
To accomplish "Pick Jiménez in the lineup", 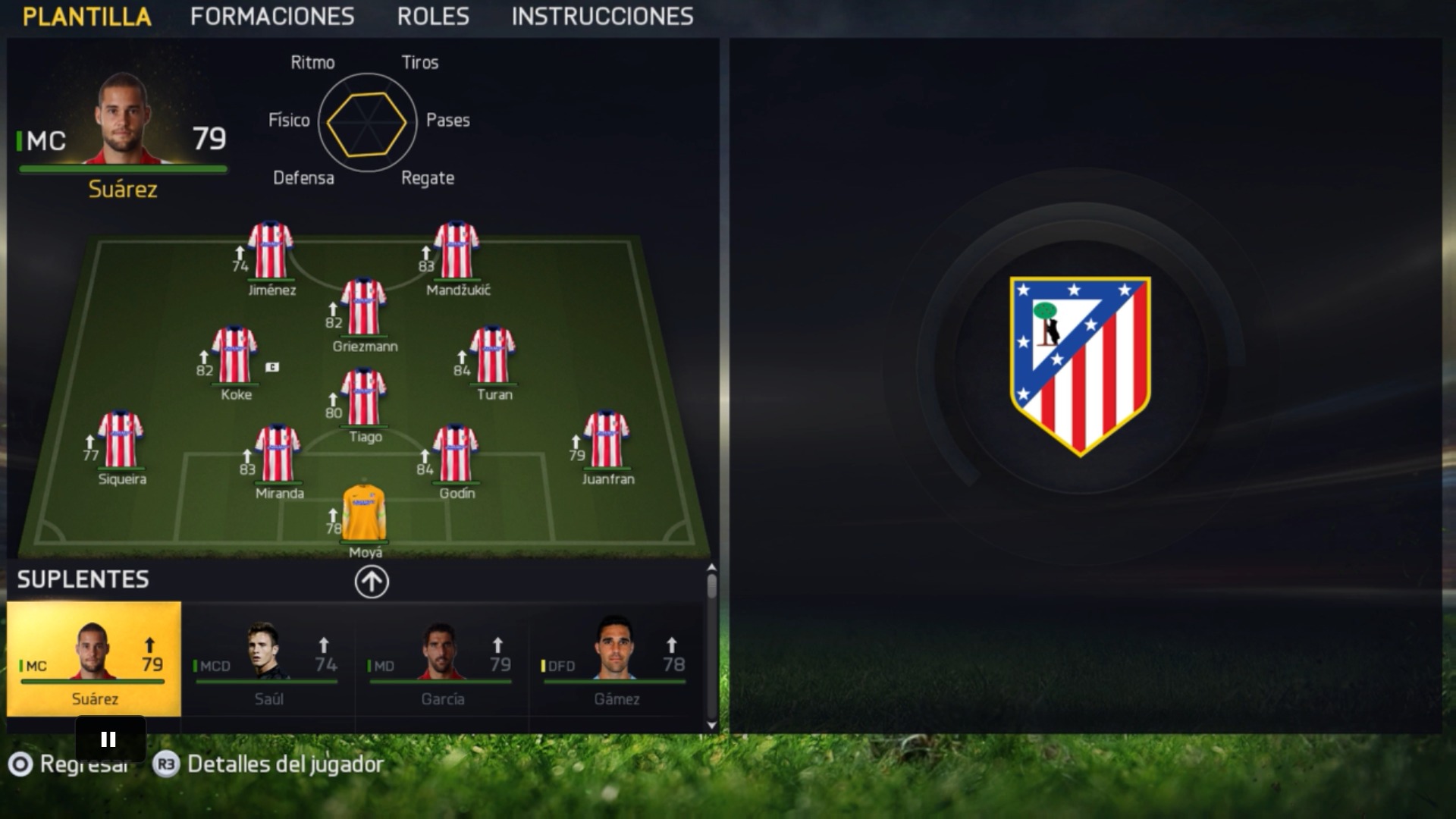I will (x=271, y=250).
